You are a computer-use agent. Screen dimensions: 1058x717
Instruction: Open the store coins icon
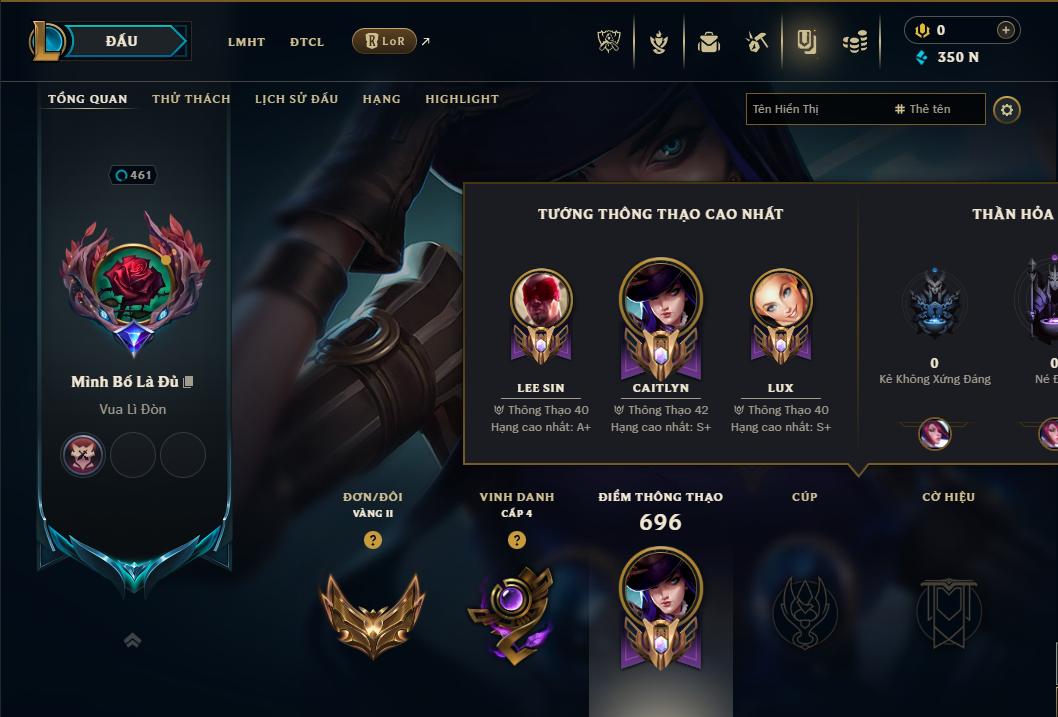tap(854, 42)
